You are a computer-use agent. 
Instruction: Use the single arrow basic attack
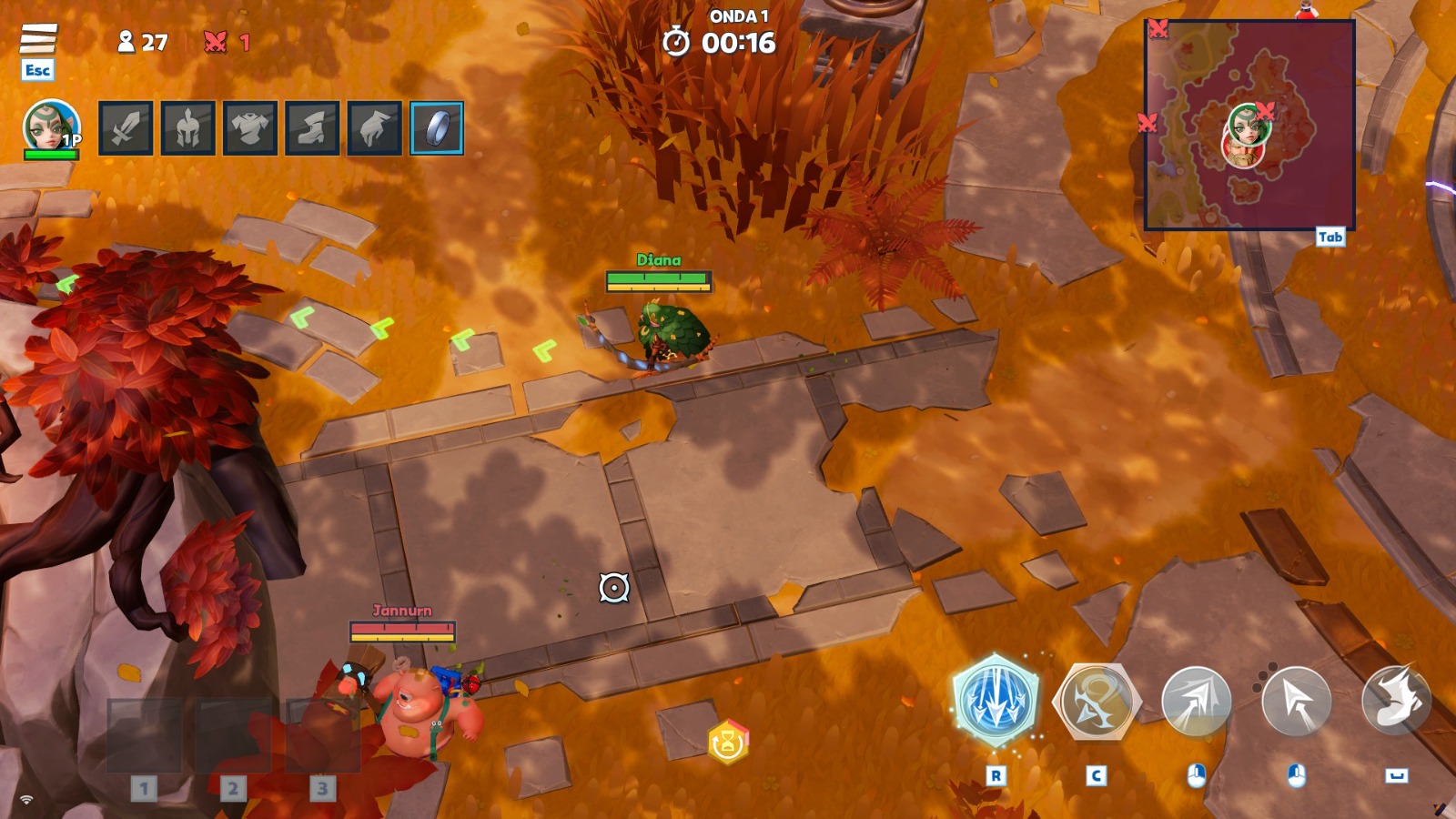point(1296,702)
